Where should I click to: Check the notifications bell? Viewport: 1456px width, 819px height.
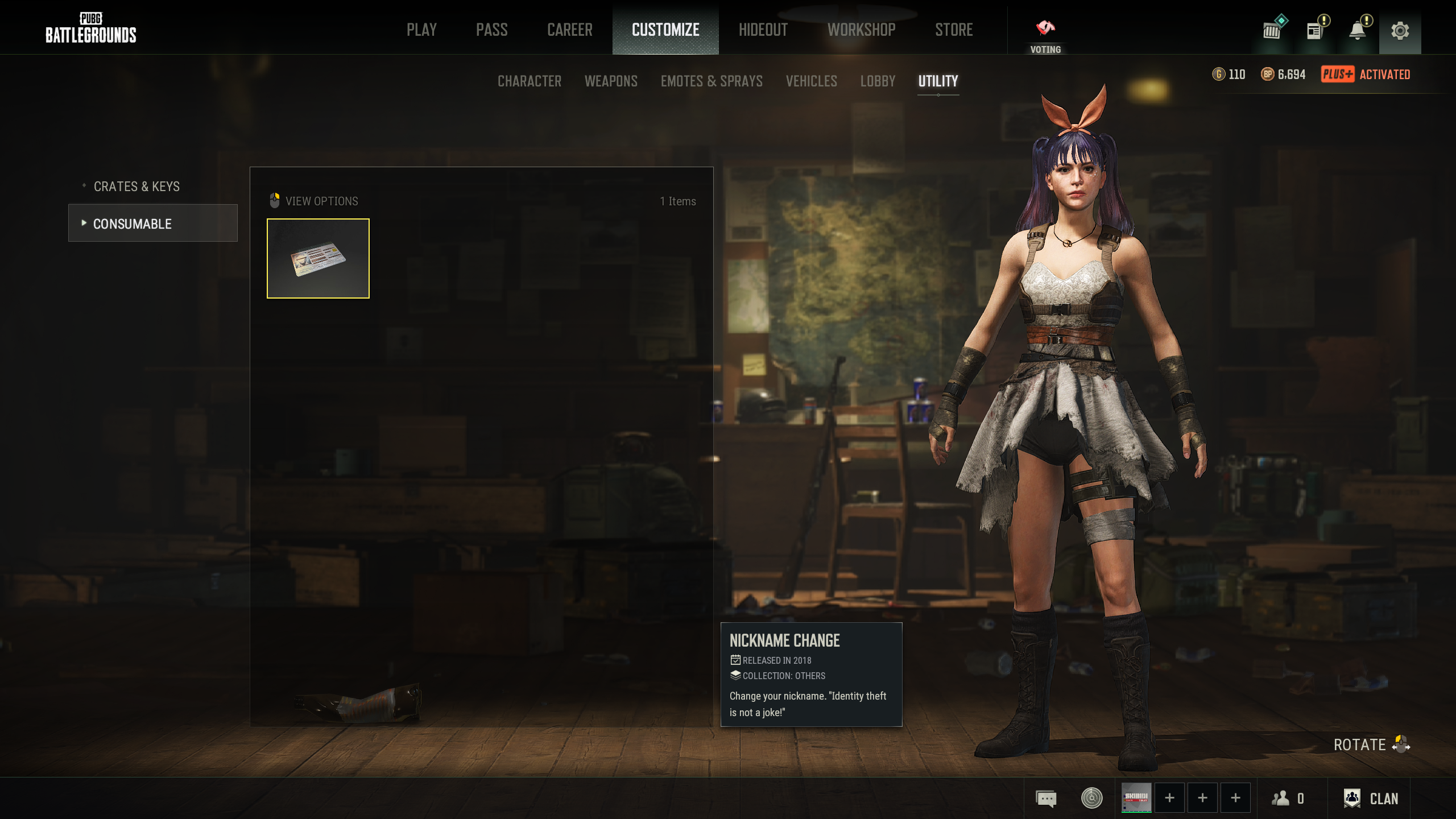[x=1358, y=31]
